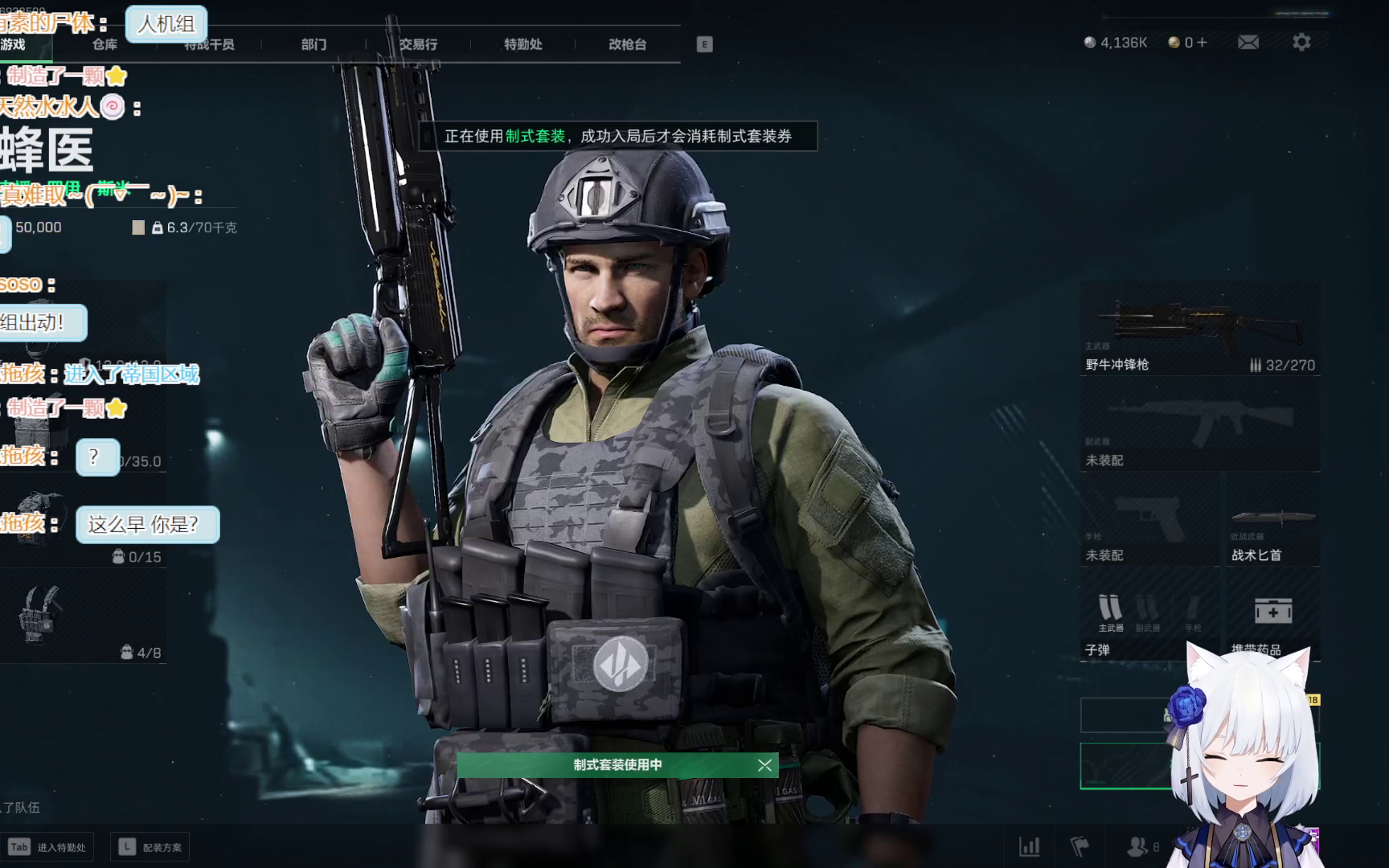Image resolution: width=1389 pixels, height=868 pixels.
Task: Open the 配装方案 loadout presets button
Action: (x=150, y=847)
